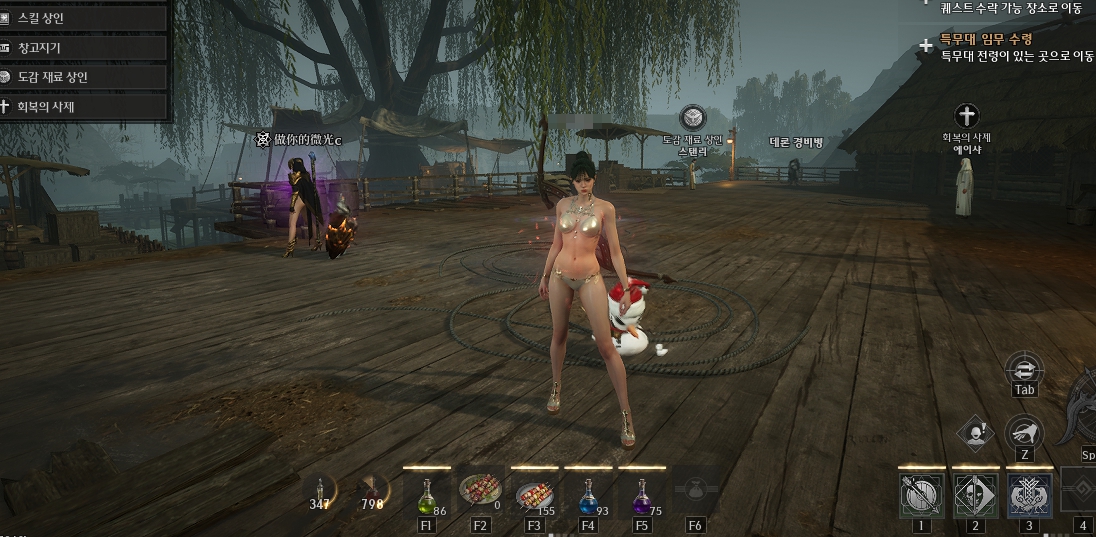Select the skewer plate with 0 count
Image resolution: width=1096 pixels, height=537 pixels.
(x=480, y=492)
